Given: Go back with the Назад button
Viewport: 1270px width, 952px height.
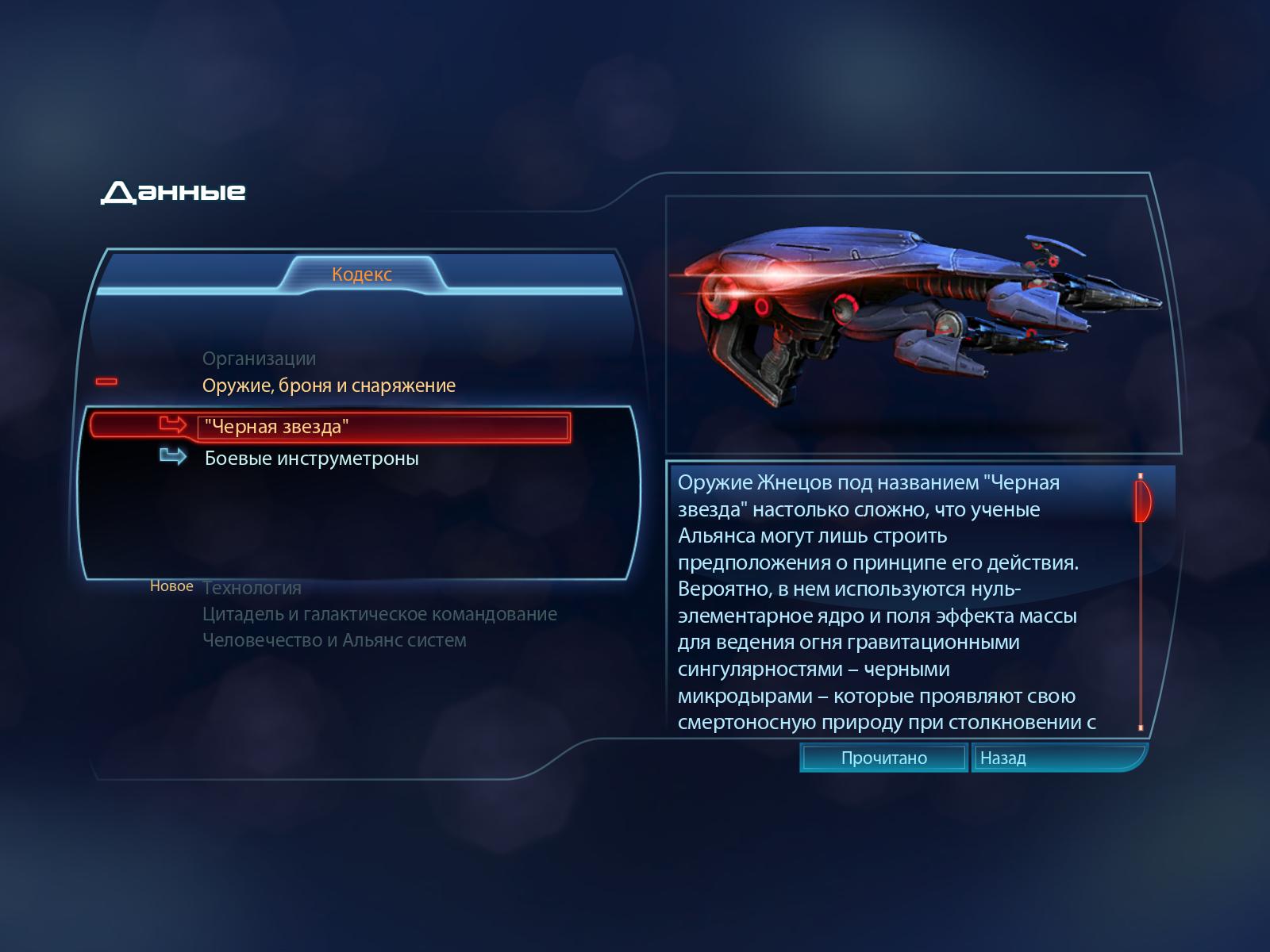Looking at the screenshot, I should coord(1003,758).
